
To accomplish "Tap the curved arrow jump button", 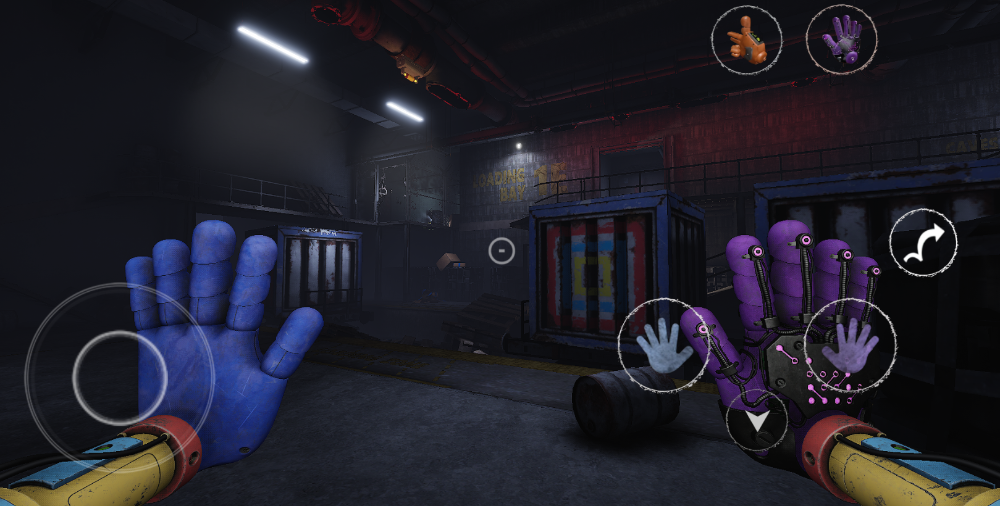I will click(923, 243).
